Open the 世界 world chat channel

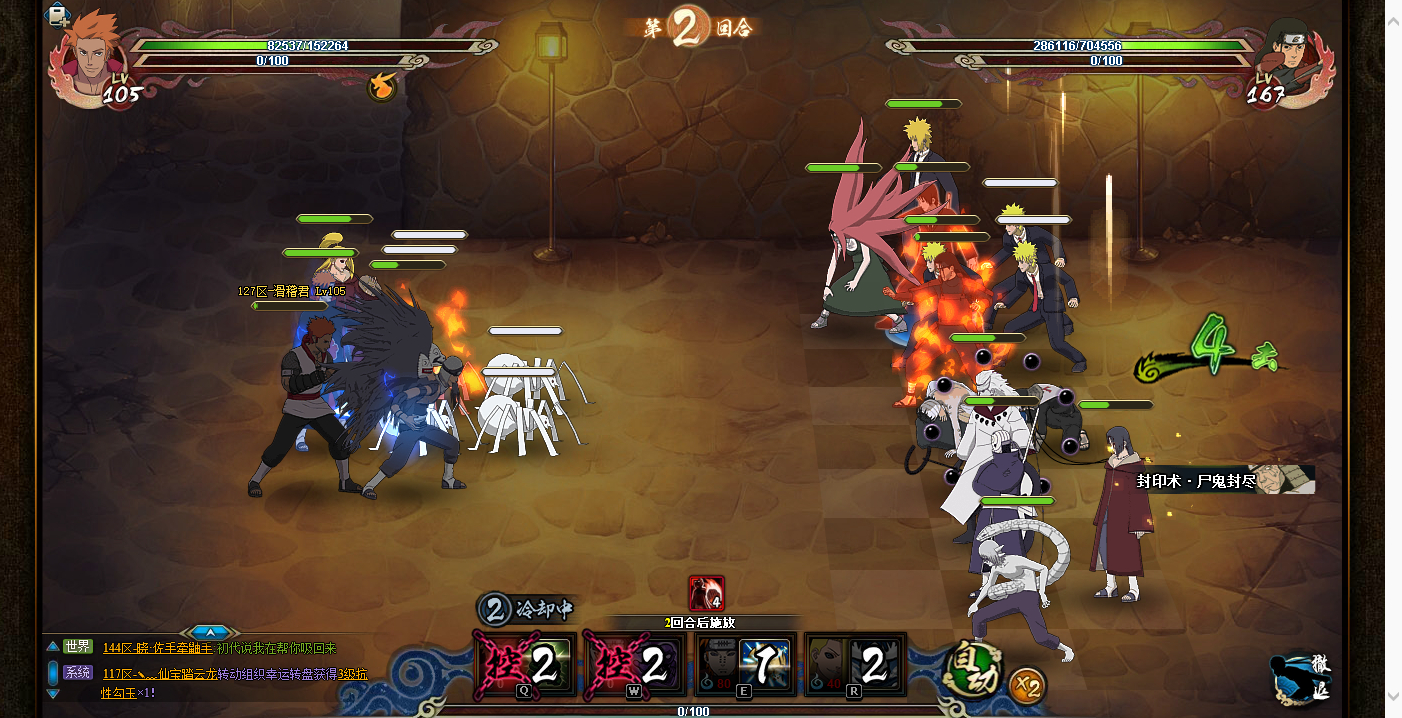(x=78, y=647)
